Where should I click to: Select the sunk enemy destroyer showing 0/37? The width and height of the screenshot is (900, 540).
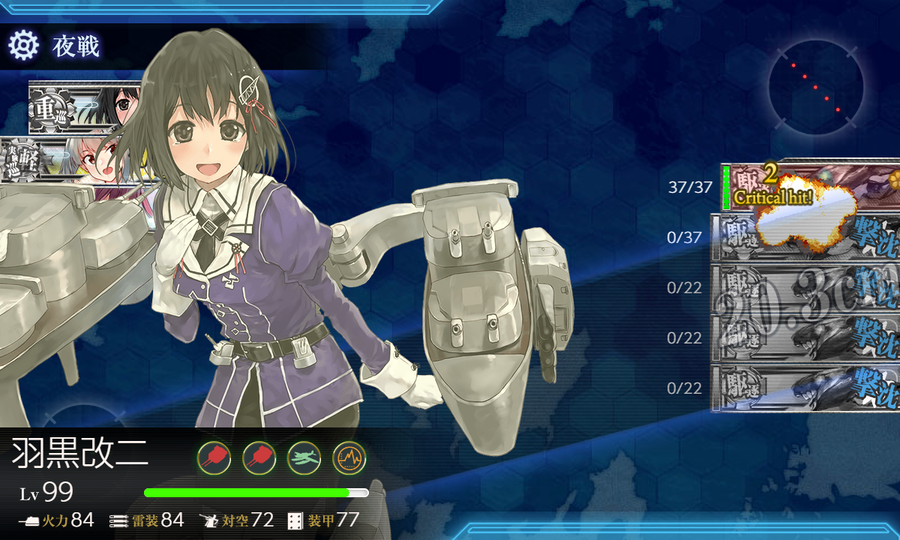805,238
